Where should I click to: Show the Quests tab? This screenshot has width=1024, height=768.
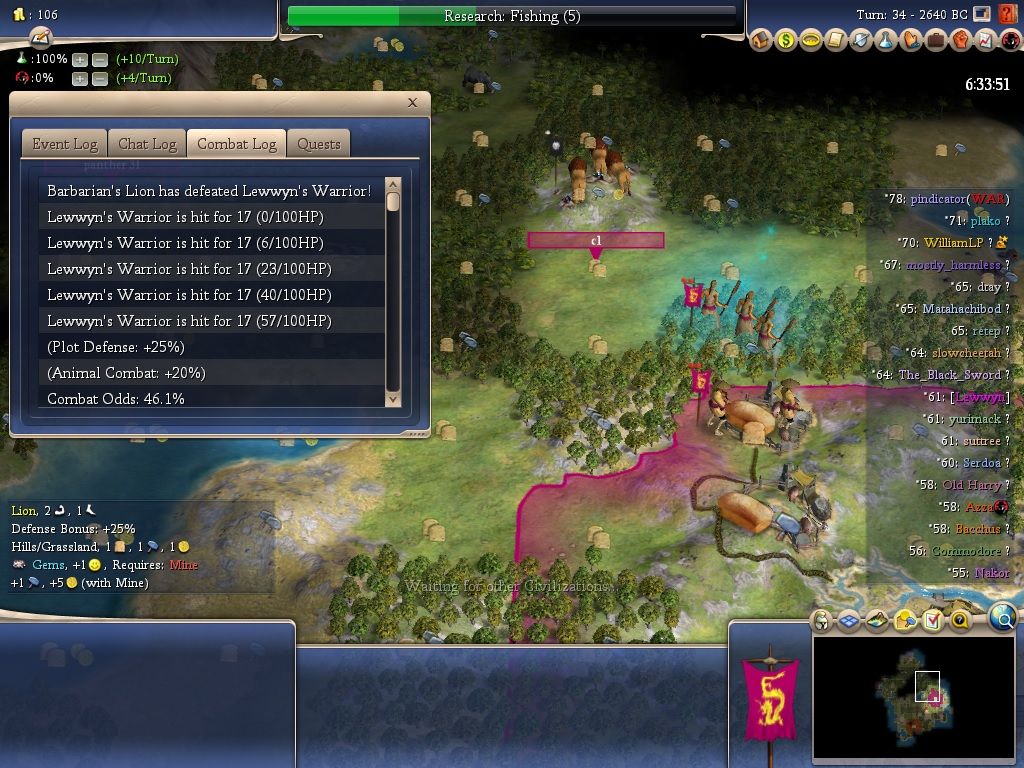click(319, 144)
